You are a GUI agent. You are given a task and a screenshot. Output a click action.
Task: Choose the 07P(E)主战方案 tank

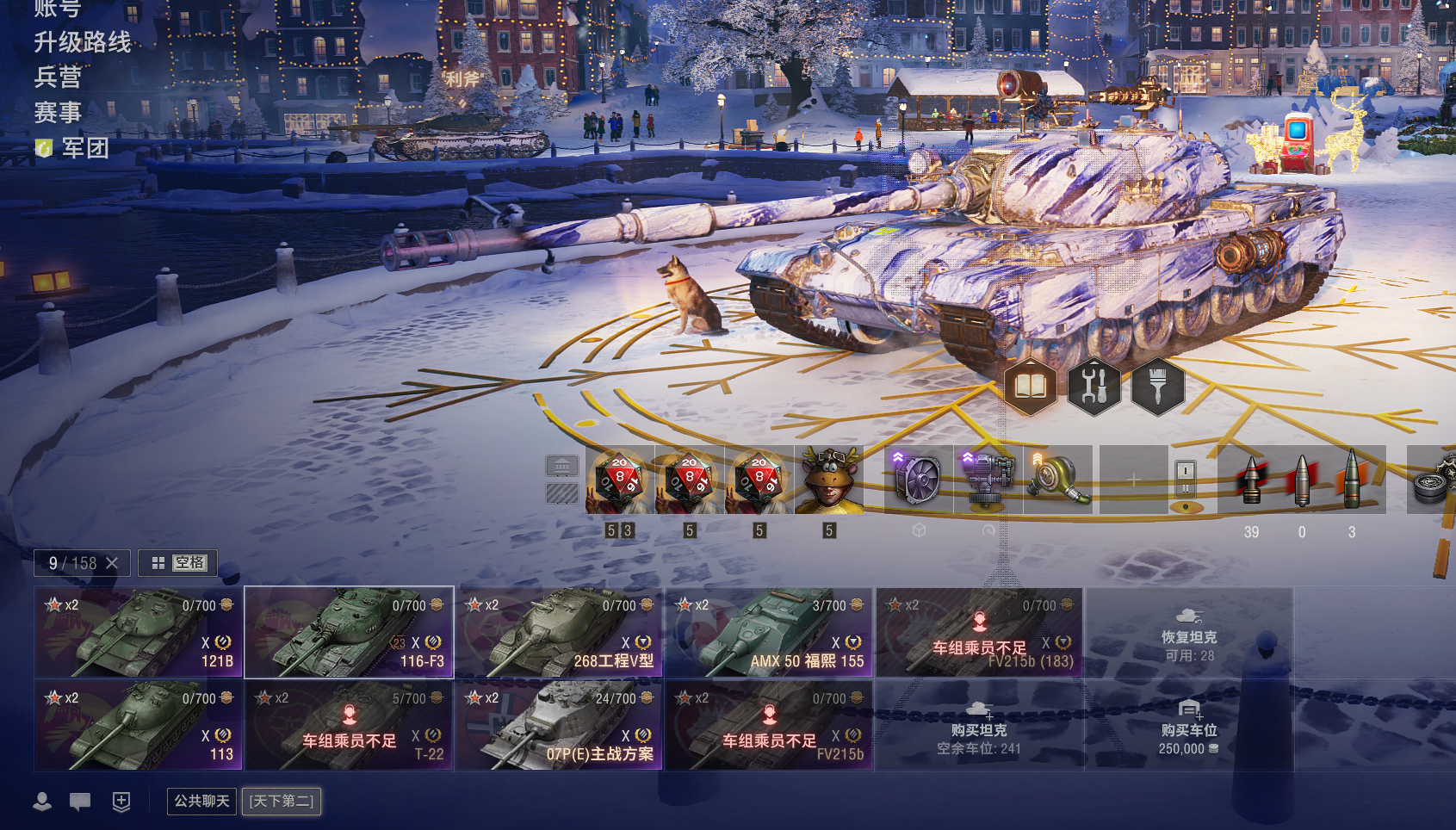[559, 726]
